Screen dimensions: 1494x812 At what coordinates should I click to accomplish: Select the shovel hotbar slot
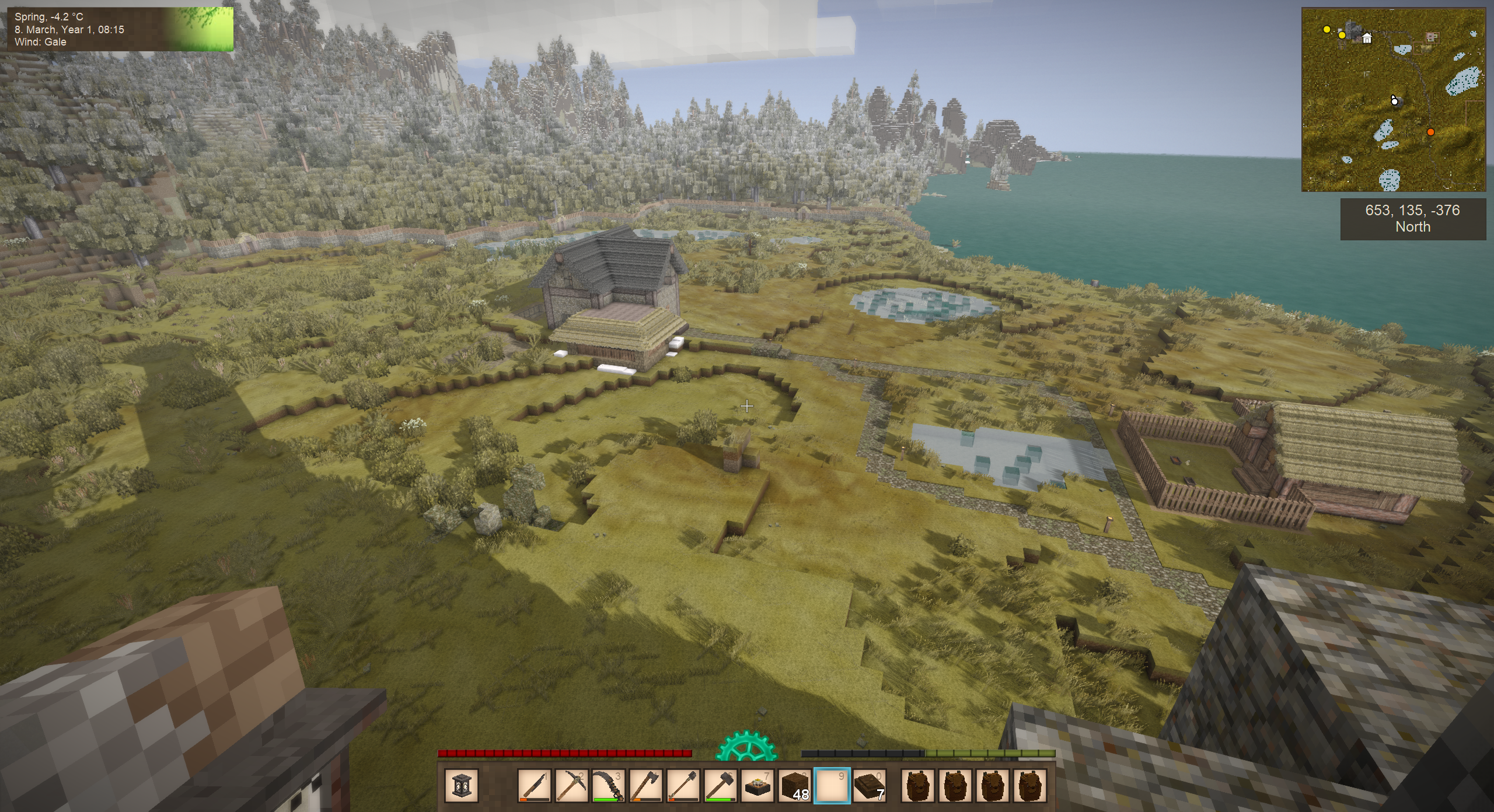pyautogui.click(x=683, y=785)
